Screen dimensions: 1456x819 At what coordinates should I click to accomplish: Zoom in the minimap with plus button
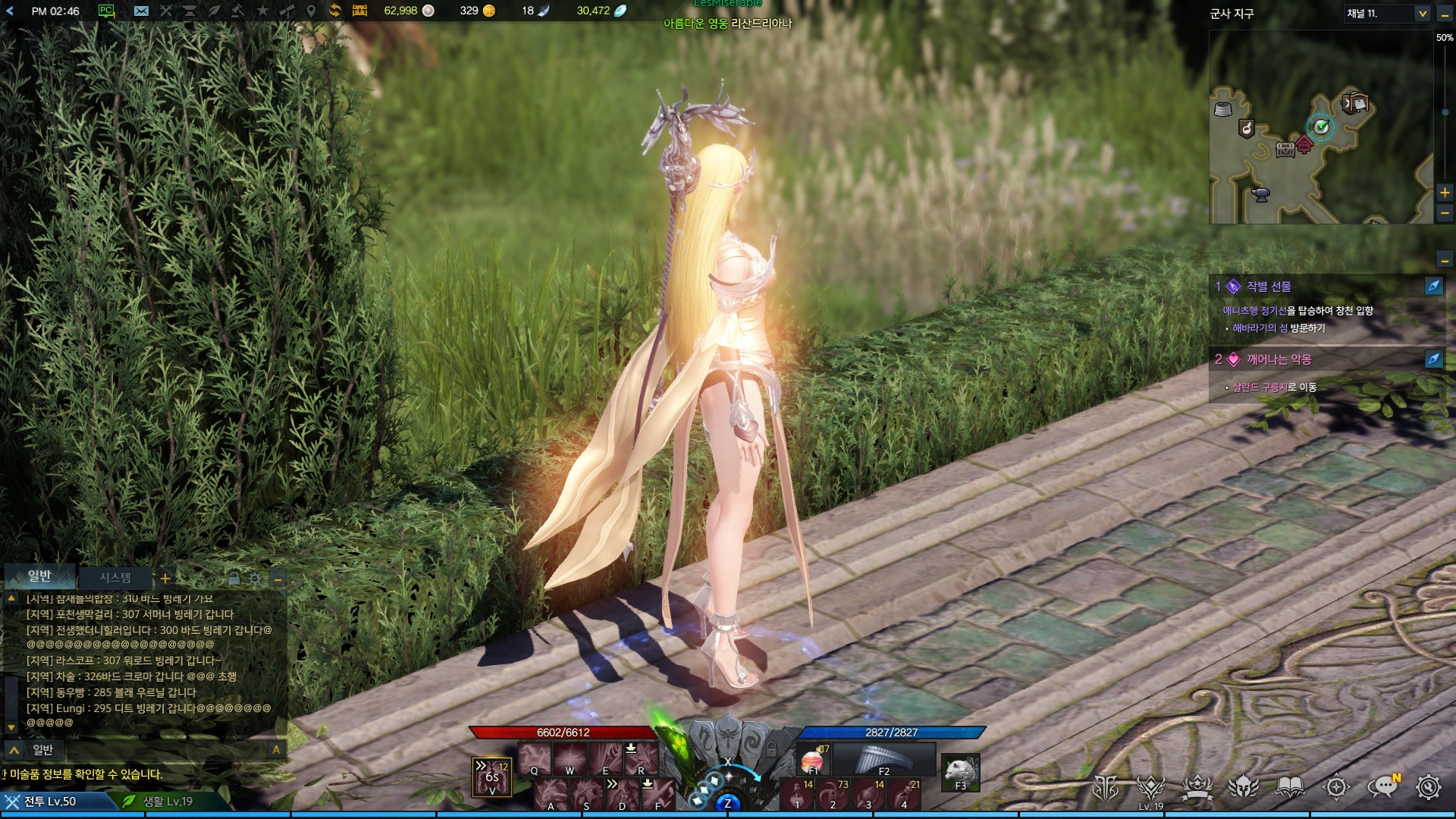pos(1445,193)
